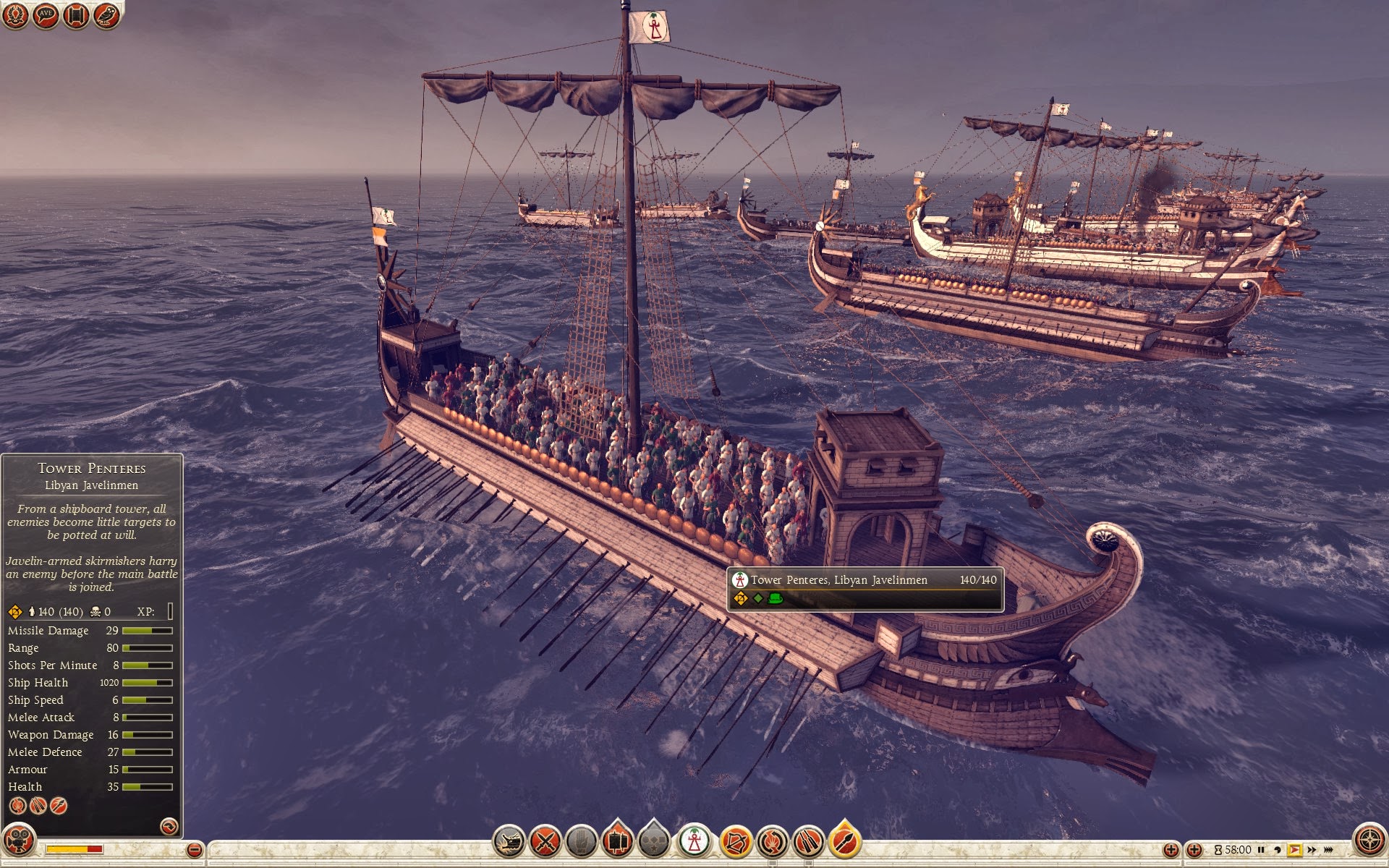Select the Libyan Javelinmen unit card emblem
Image resolution: width=1389 pixels, height=868 pixels.
[694, 841]
